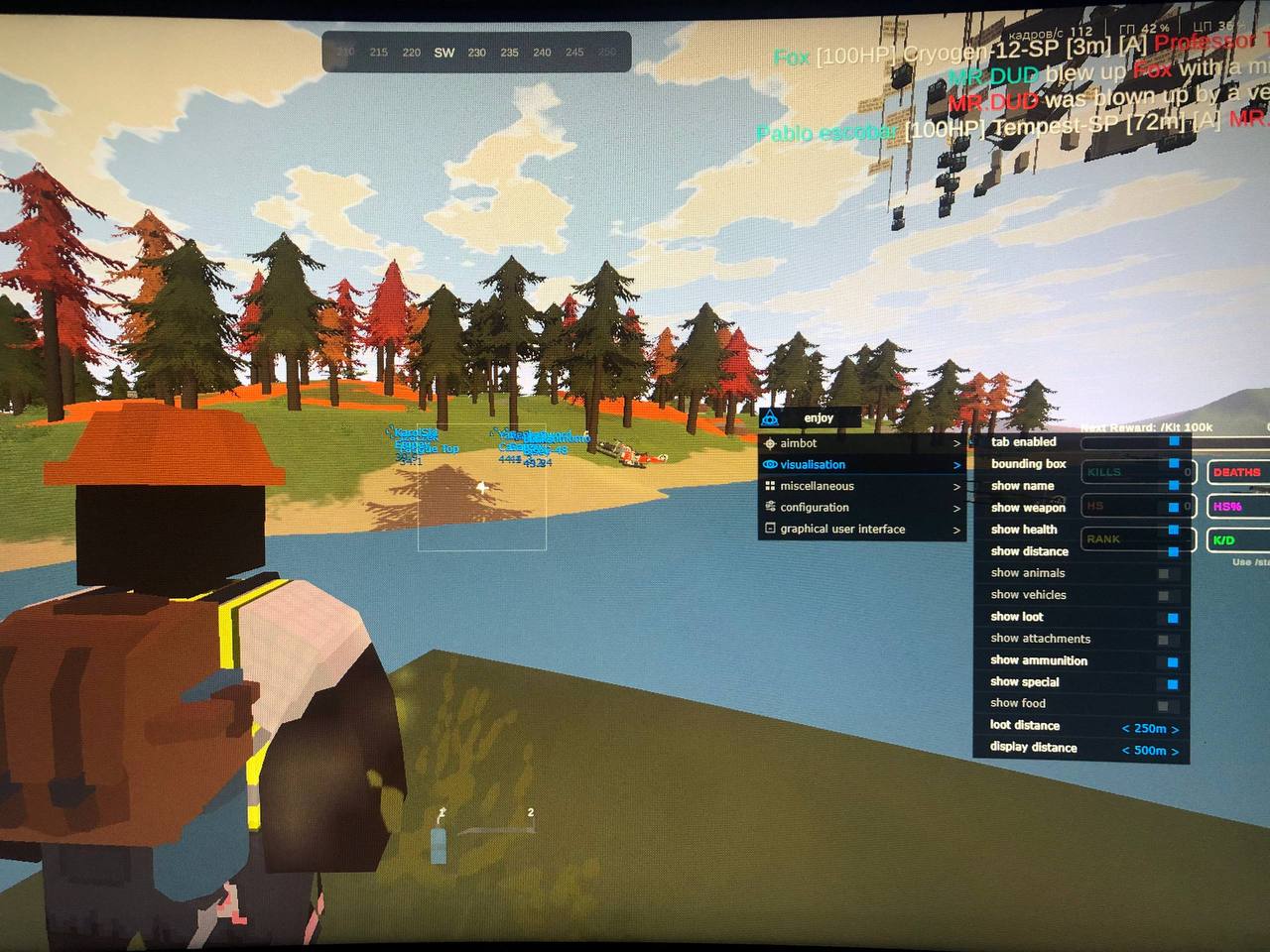Enable the show animals option
This screenshot has height=952, width=1270.
(x=1163, y=573)
